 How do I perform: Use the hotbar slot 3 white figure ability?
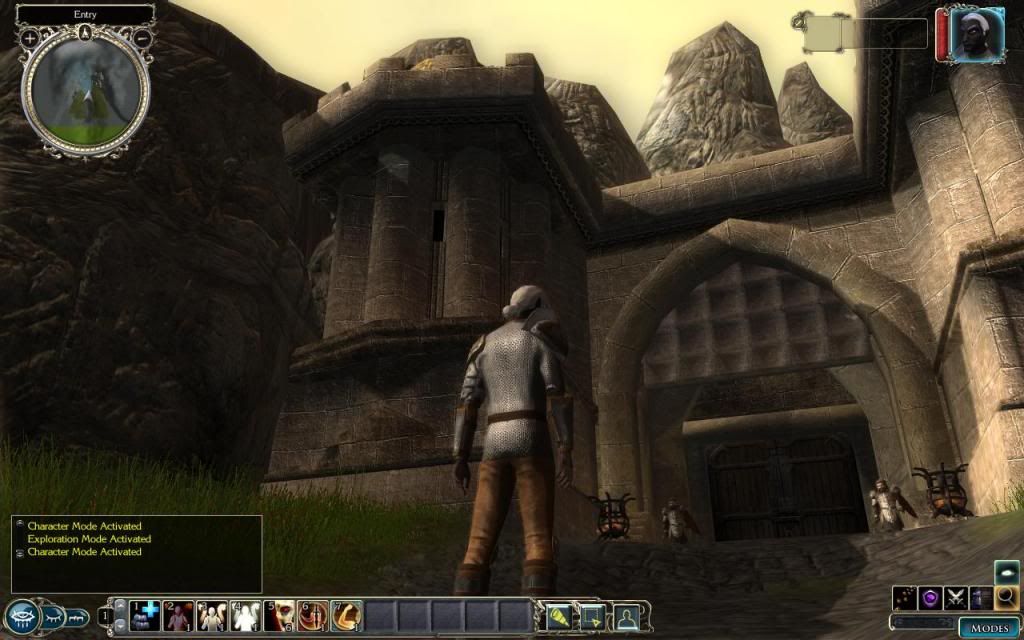tap(213, 616)
